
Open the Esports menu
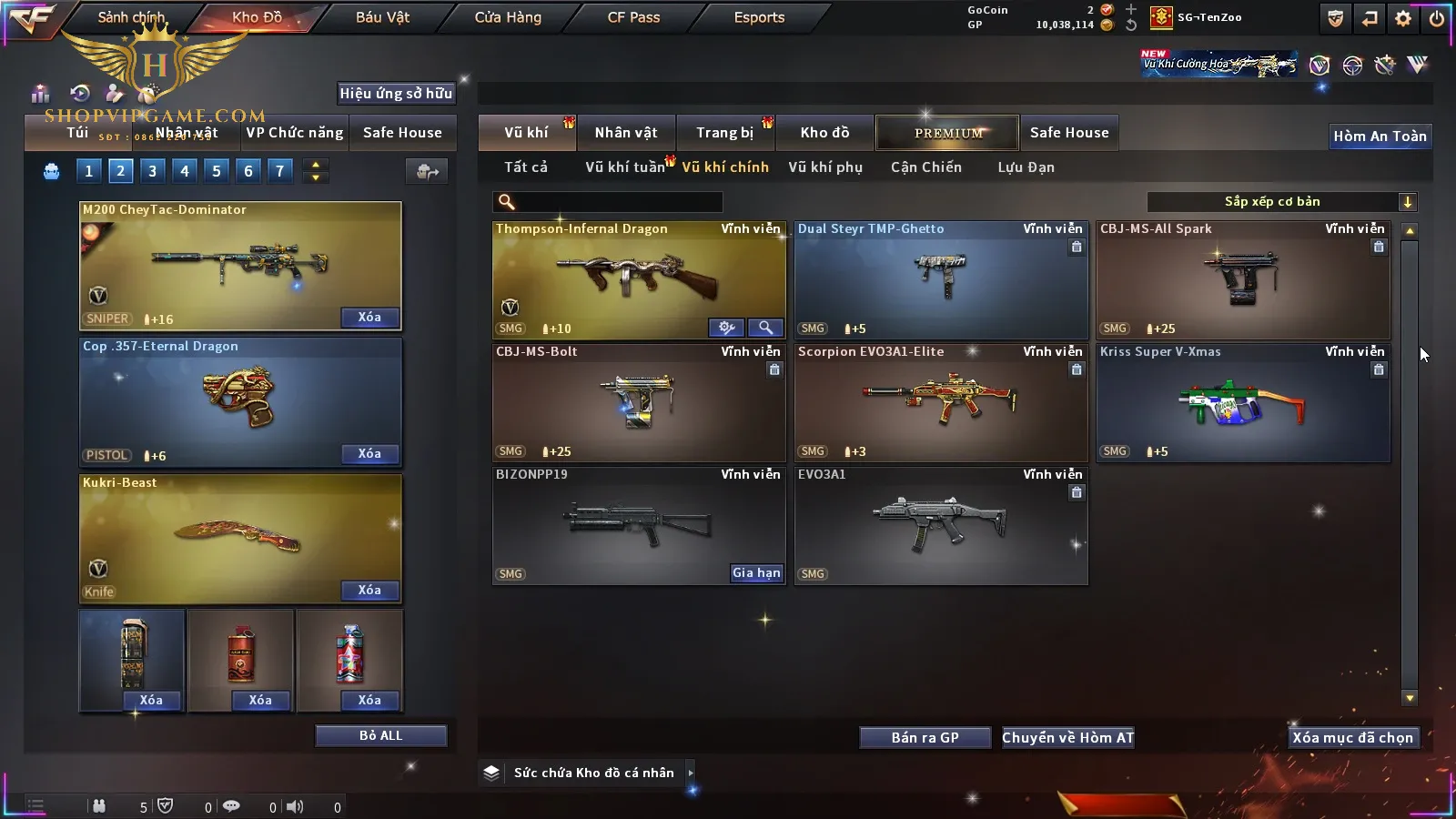(x=759, y=17)
